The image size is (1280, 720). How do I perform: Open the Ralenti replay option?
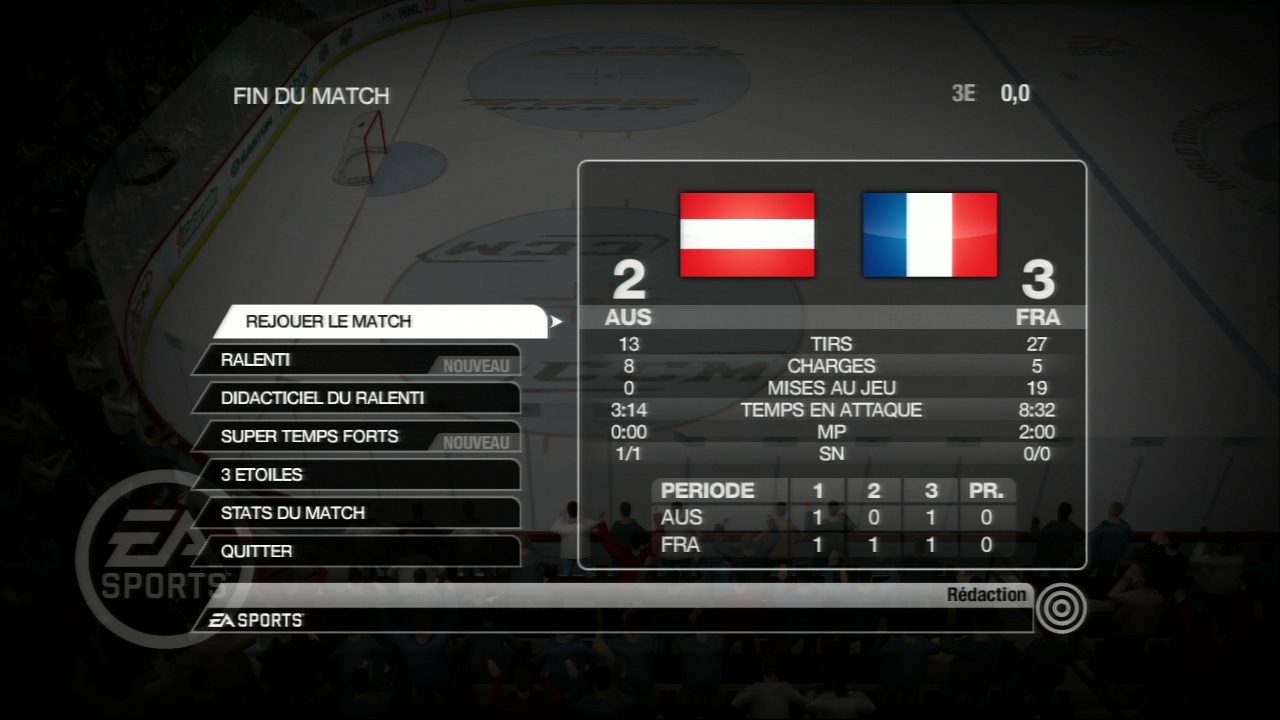[x=355, y=360]
